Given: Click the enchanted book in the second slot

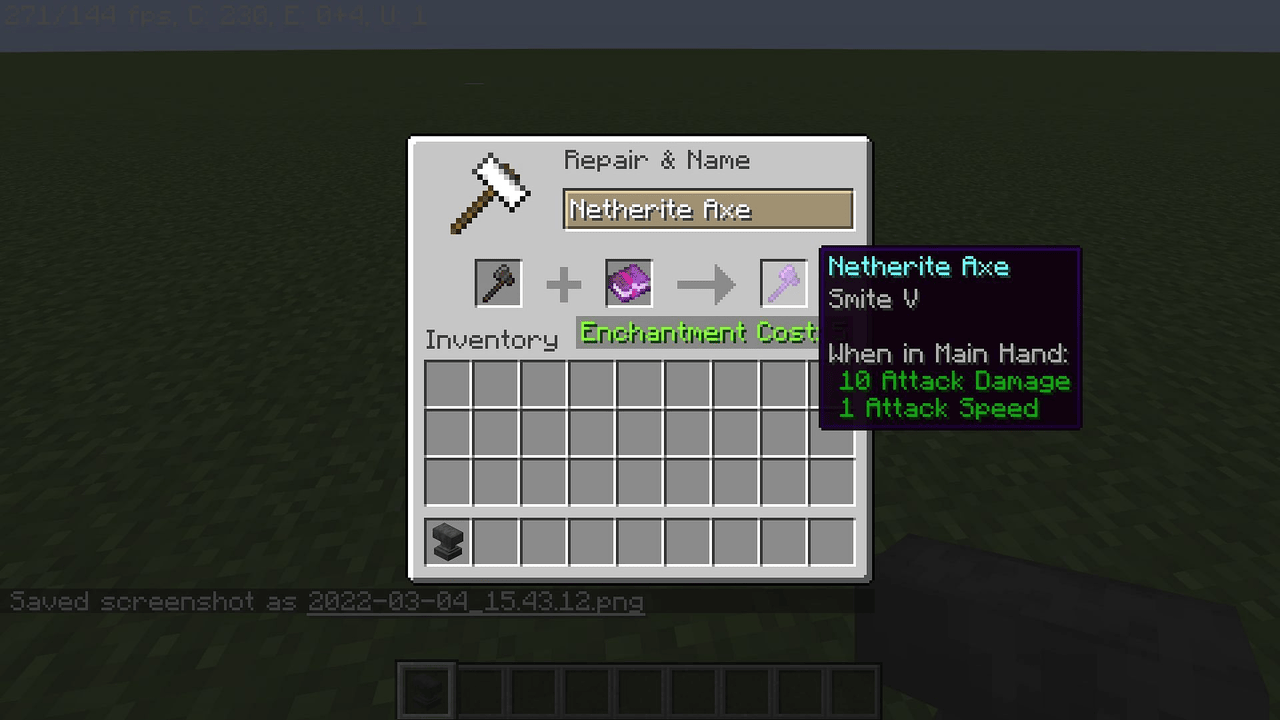Looking at the screenshot, I should click(x=628, y=283).
